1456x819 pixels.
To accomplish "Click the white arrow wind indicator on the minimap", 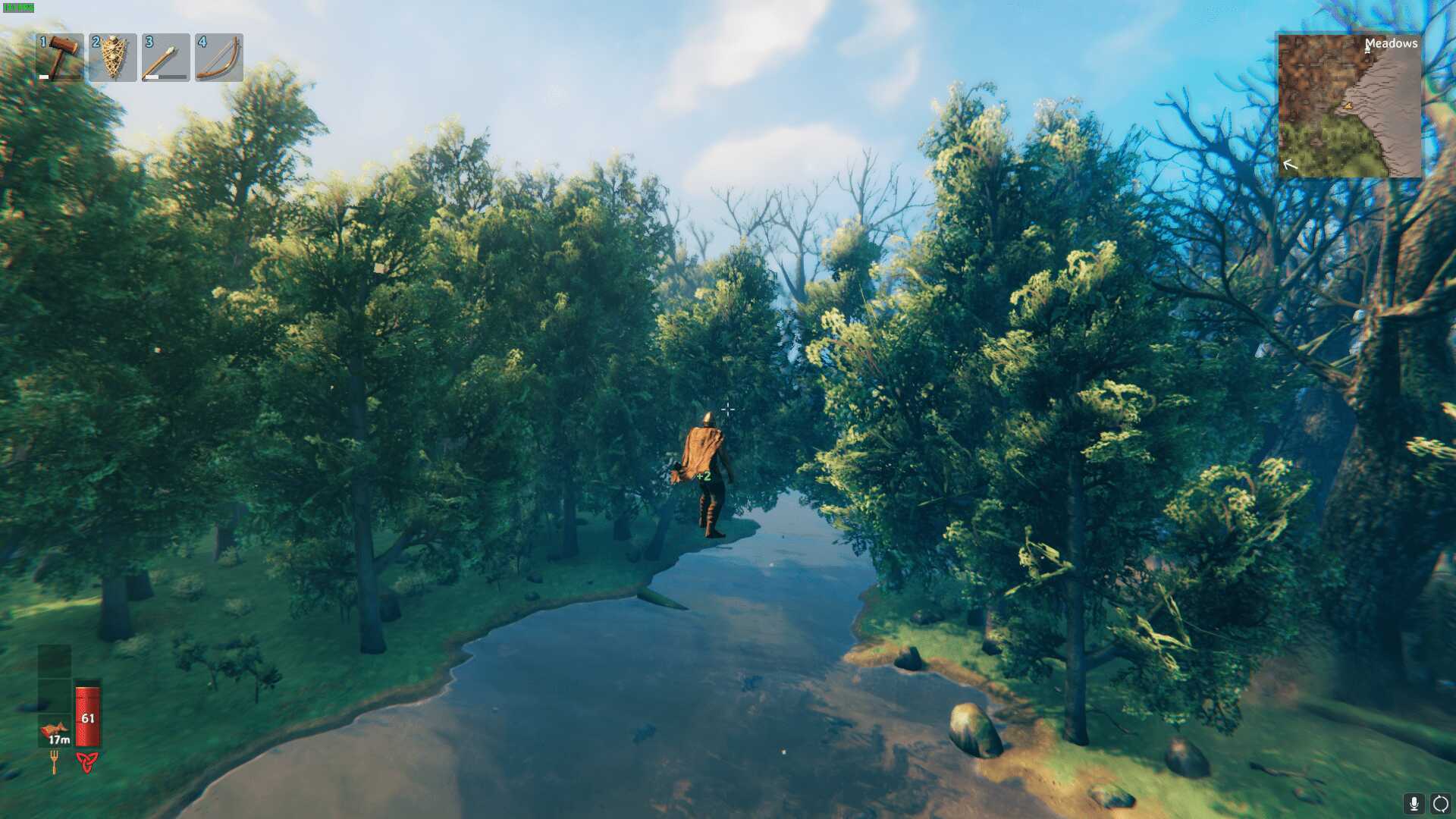I will click(1291, 164).
